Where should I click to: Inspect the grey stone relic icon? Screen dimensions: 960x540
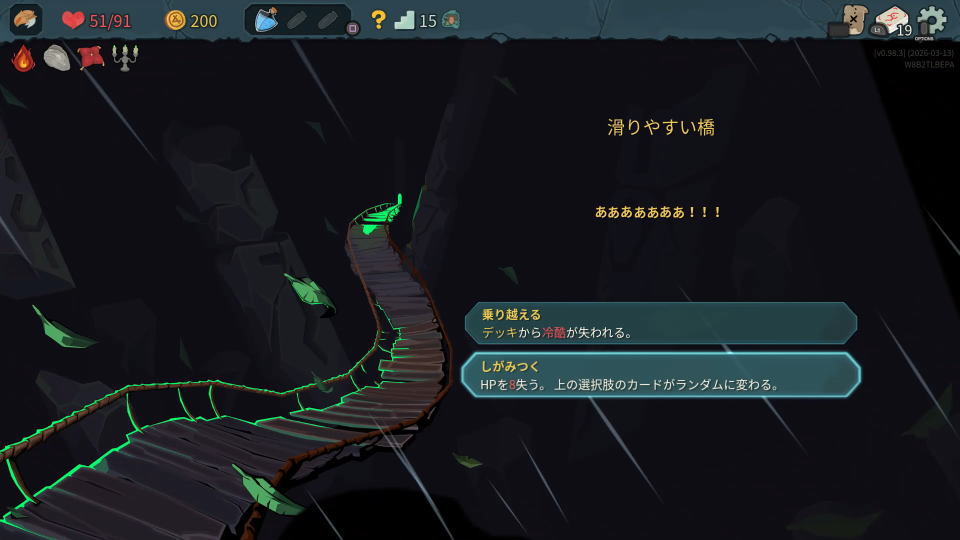pos(57,58)
